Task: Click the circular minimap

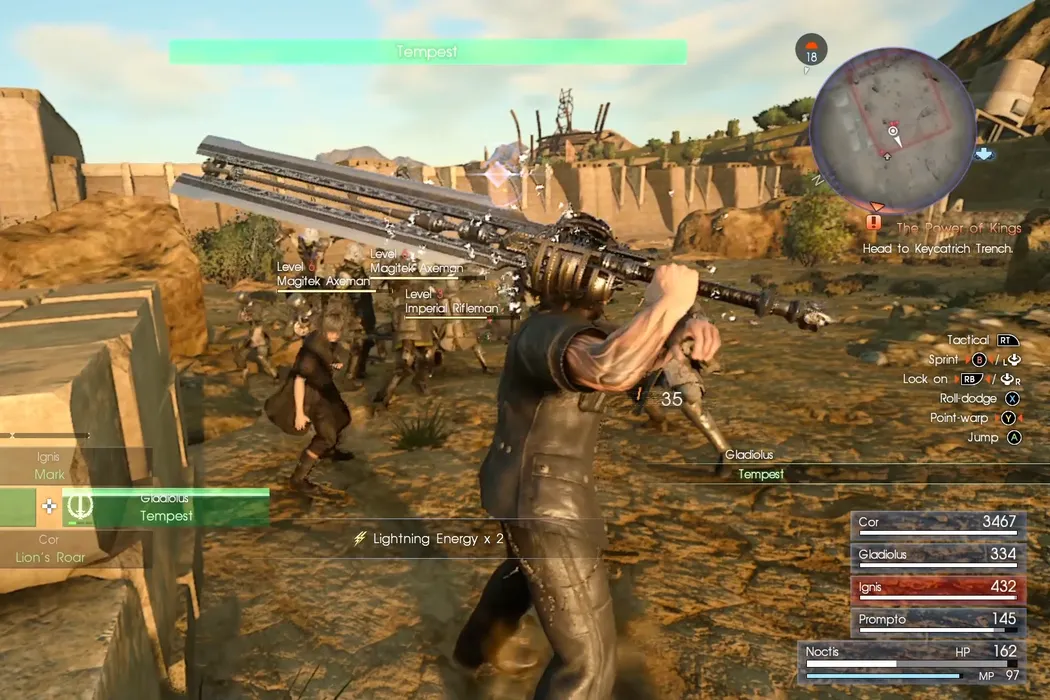Action: (x=892, y=116)
